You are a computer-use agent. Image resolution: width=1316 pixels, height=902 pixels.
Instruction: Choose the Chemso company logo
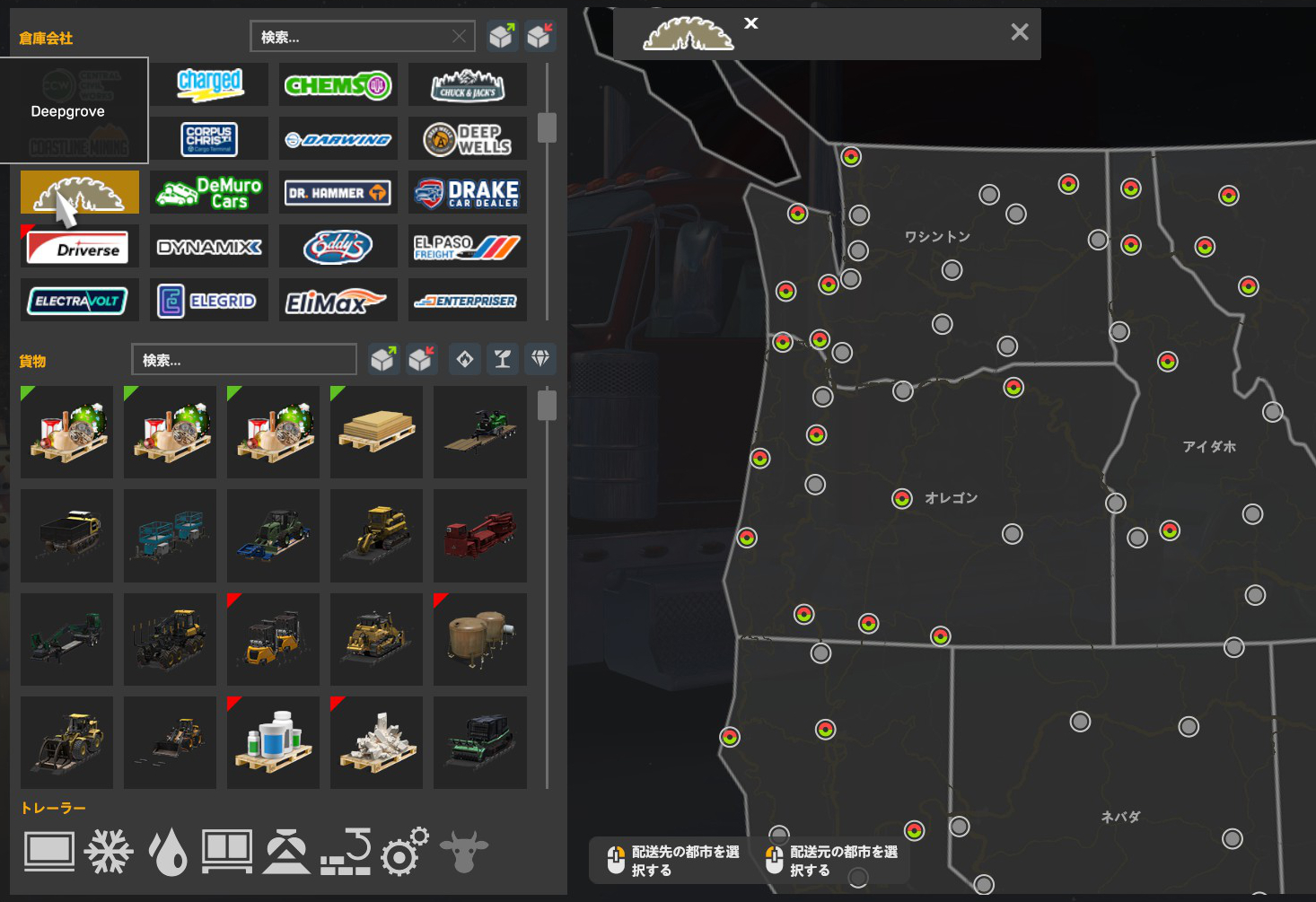(338, 85)
